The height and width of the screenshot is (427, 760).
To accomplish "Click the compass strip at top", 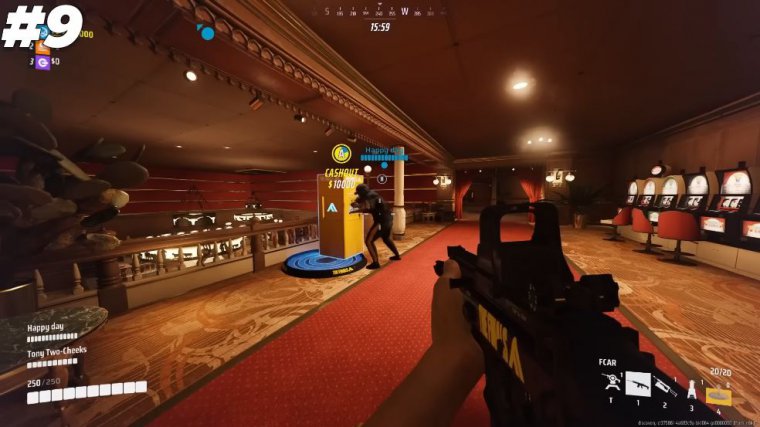I will [x=380, y=13].
